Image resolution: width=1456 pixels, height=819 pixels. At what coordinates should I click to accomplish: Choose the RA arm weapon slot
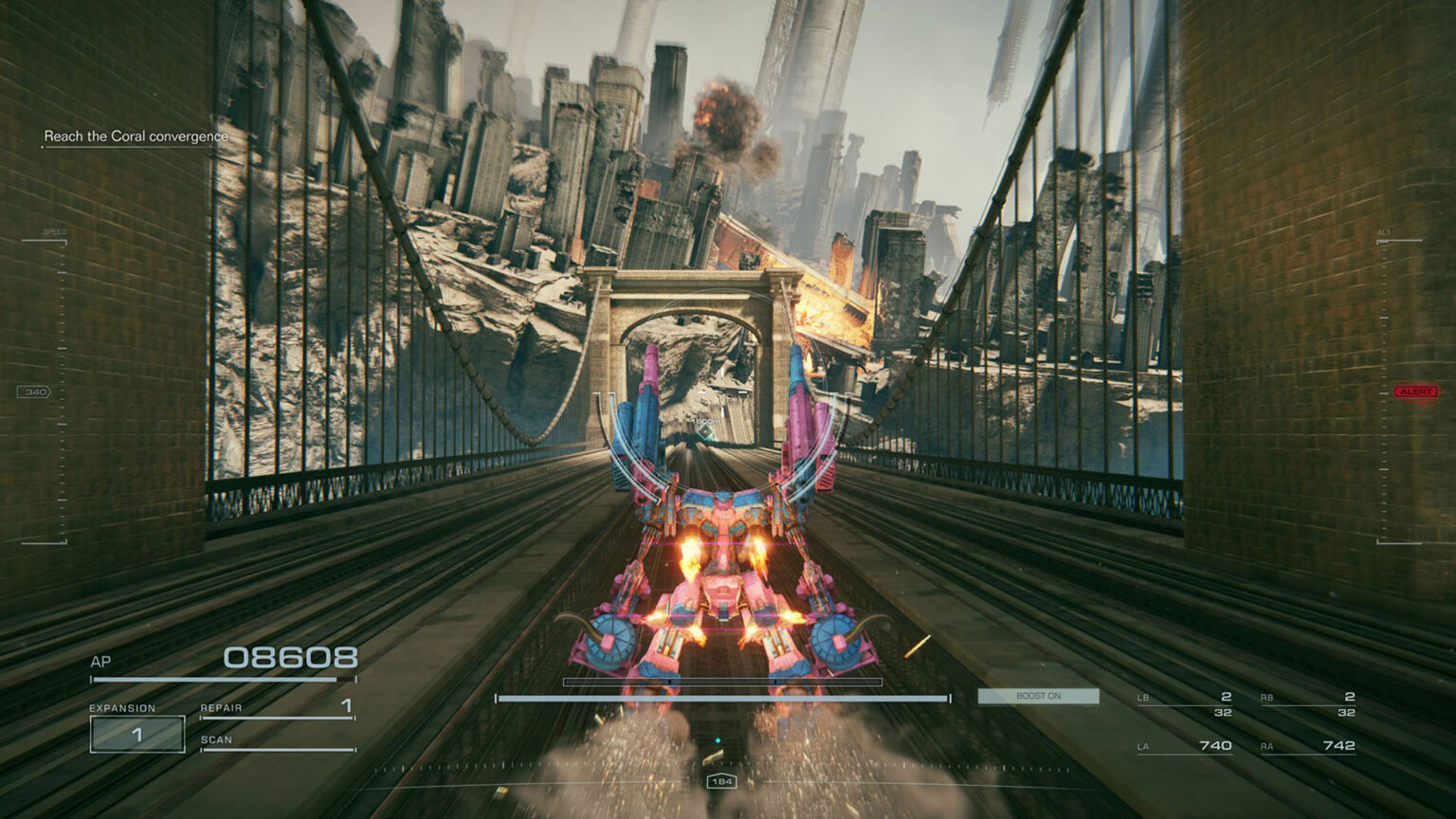(x=1308, y=746)
